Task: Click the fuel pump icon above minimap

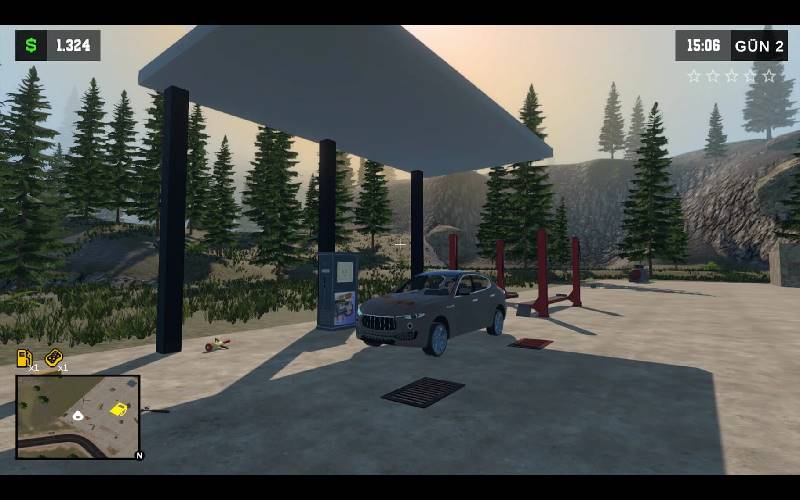Action: tap(25, 357)
